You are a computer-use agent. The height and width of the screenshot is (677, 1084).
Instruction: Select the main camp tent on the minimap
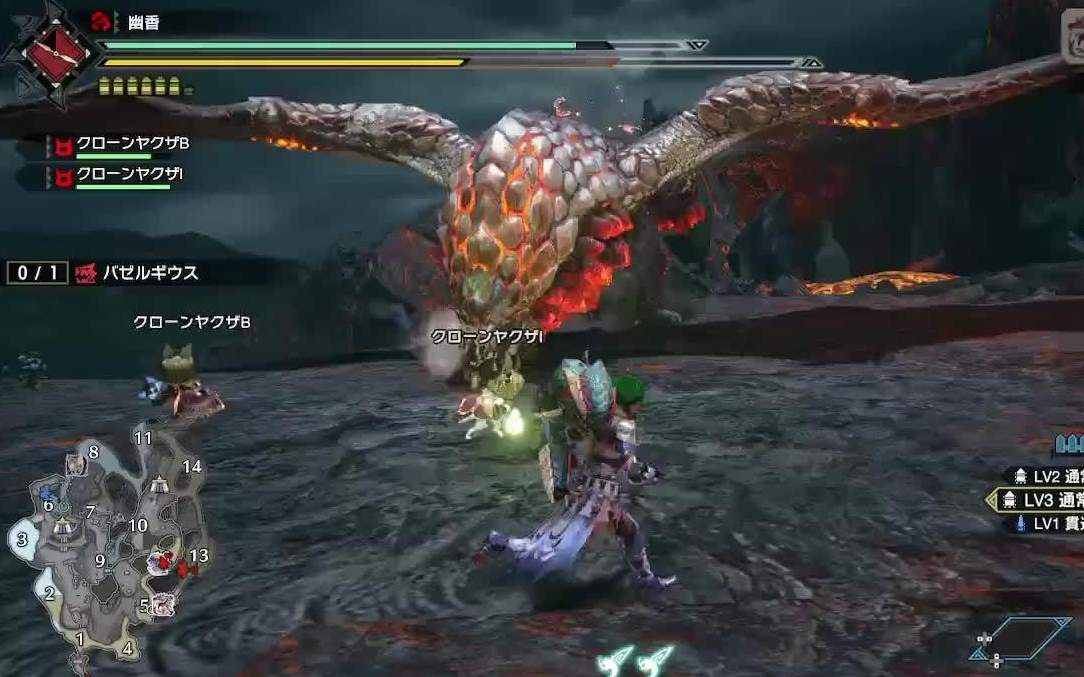tap(63, 527)
